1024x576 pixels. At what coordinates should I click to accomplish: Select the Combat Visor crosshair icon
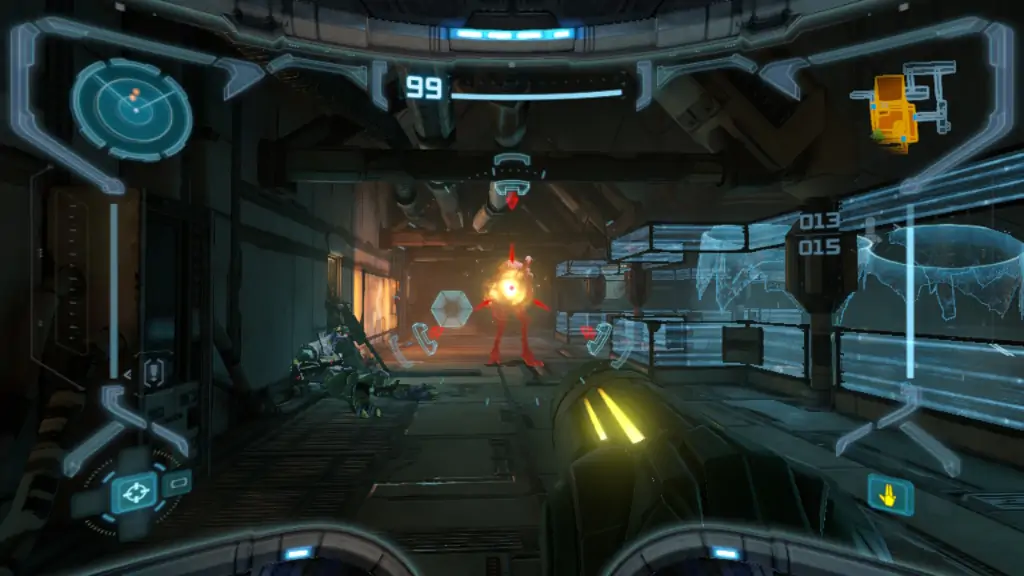point(134,492)
